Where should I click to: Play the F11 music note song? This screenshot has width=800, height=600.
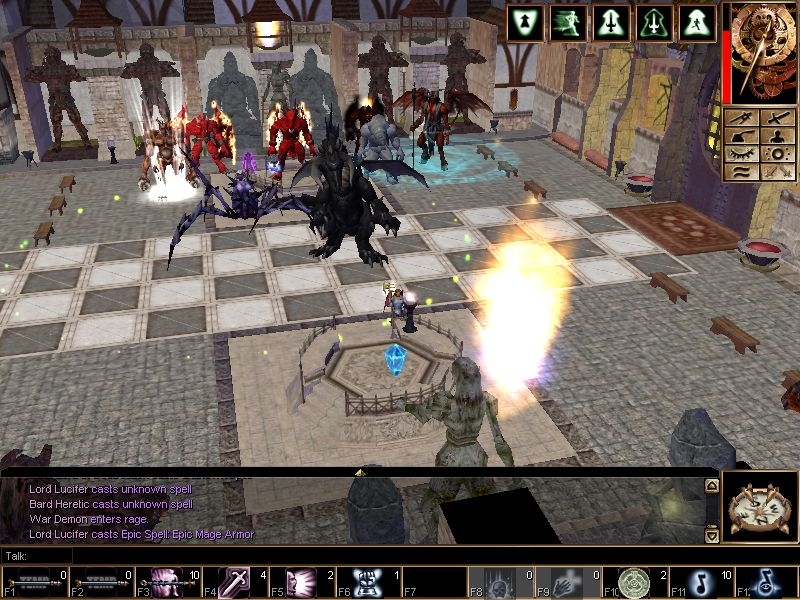pyautogui.click(x=697, y=582)
